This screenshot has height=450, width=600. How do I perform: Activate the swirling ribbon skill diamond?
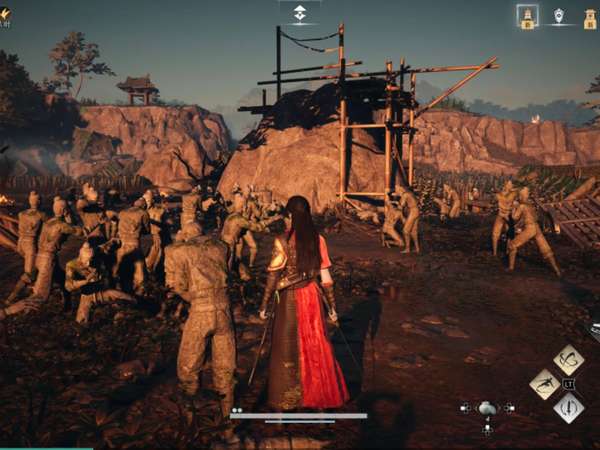(x=568, y=359)
